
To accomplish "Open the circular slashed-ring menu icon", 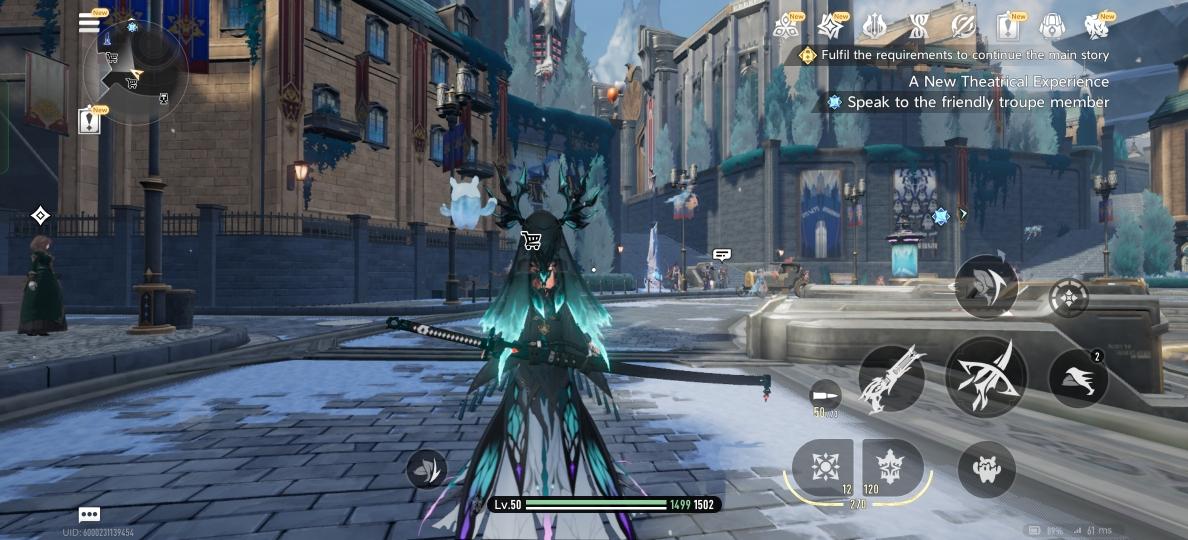I will coord(963,26).
